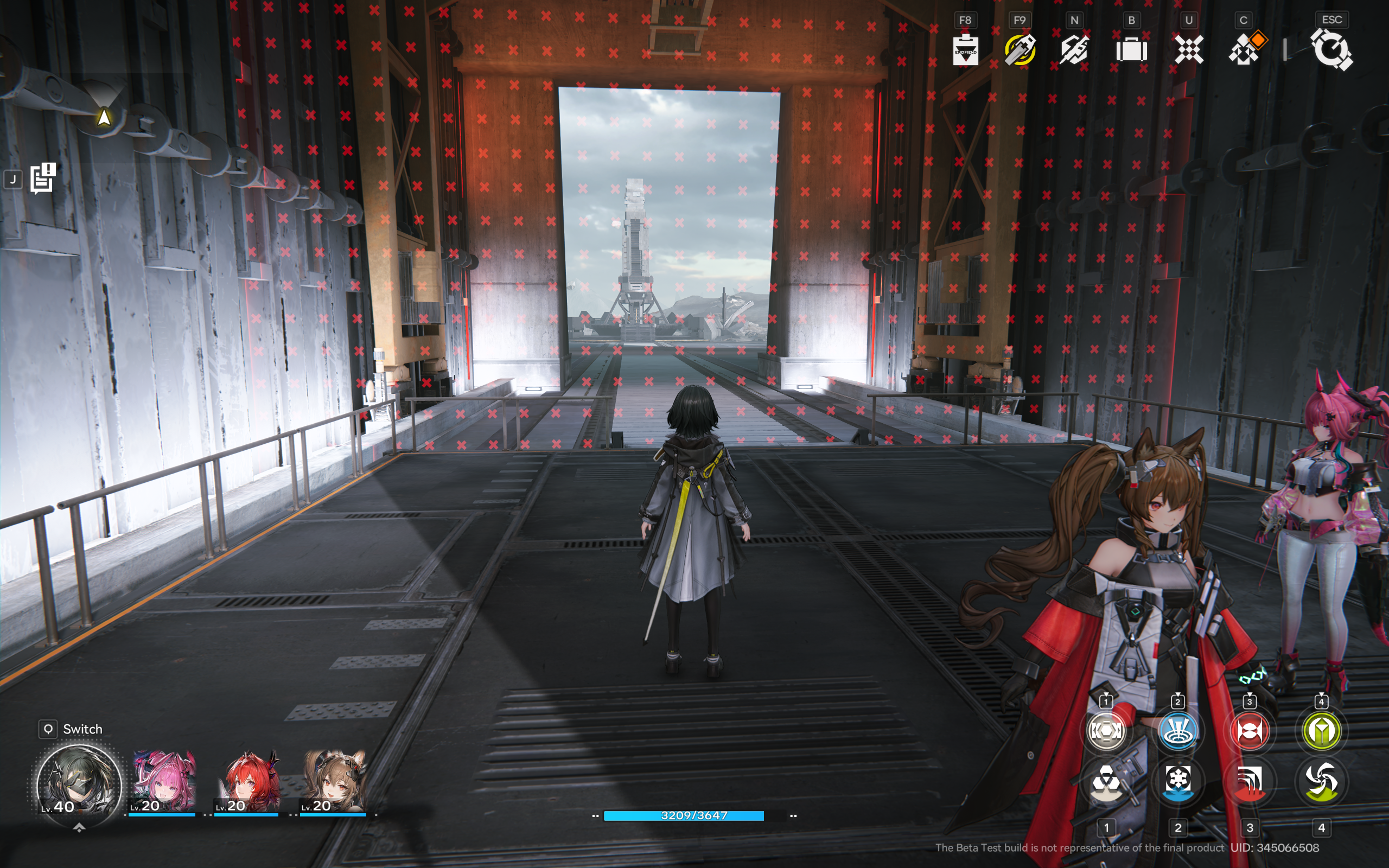
Task: Switch to the pink-haired Lv.20 operator
Action: pos(163,782)
